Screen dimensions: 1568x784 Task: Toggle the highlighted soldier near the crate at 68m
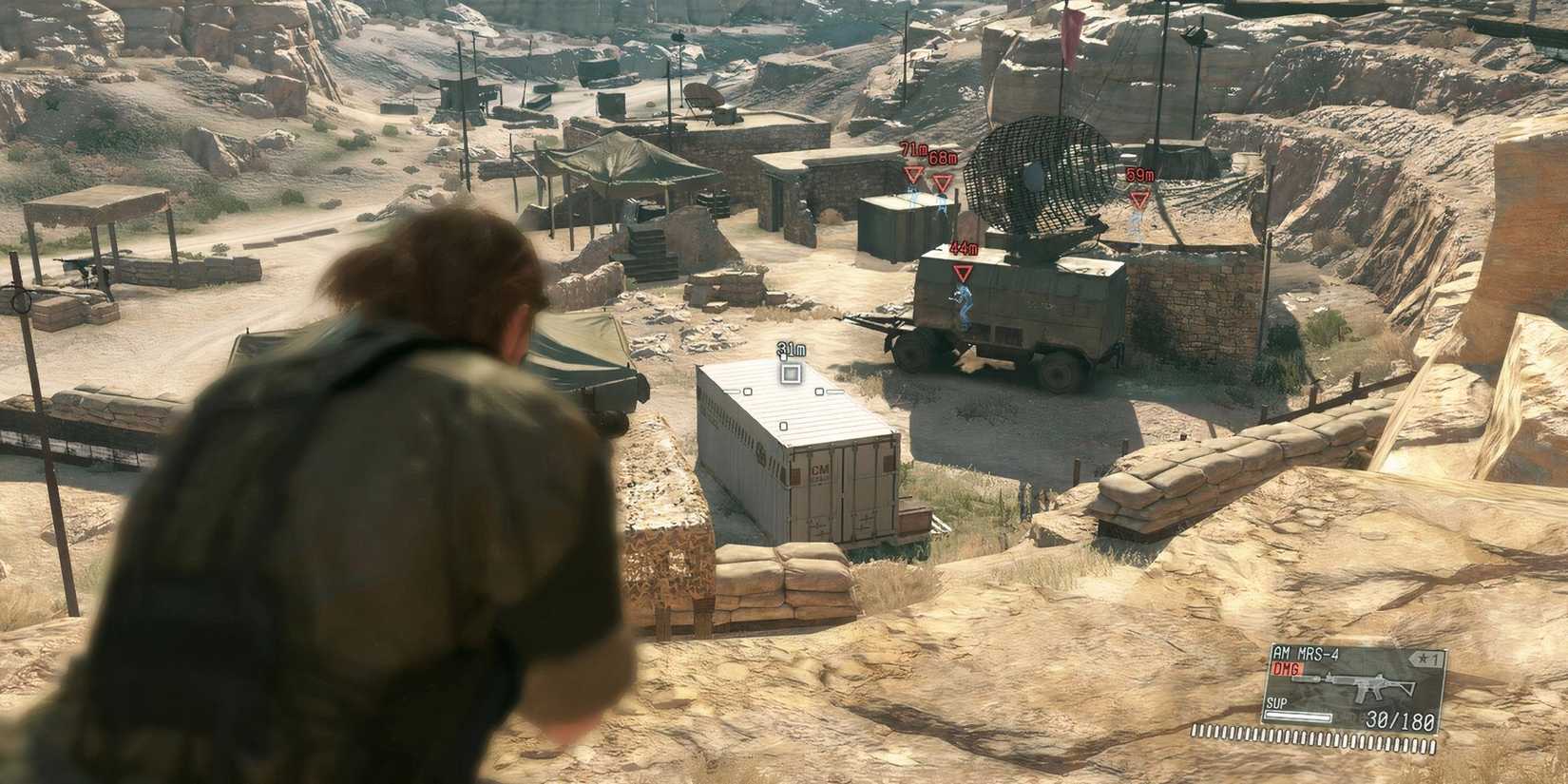[x=942, y=203]
